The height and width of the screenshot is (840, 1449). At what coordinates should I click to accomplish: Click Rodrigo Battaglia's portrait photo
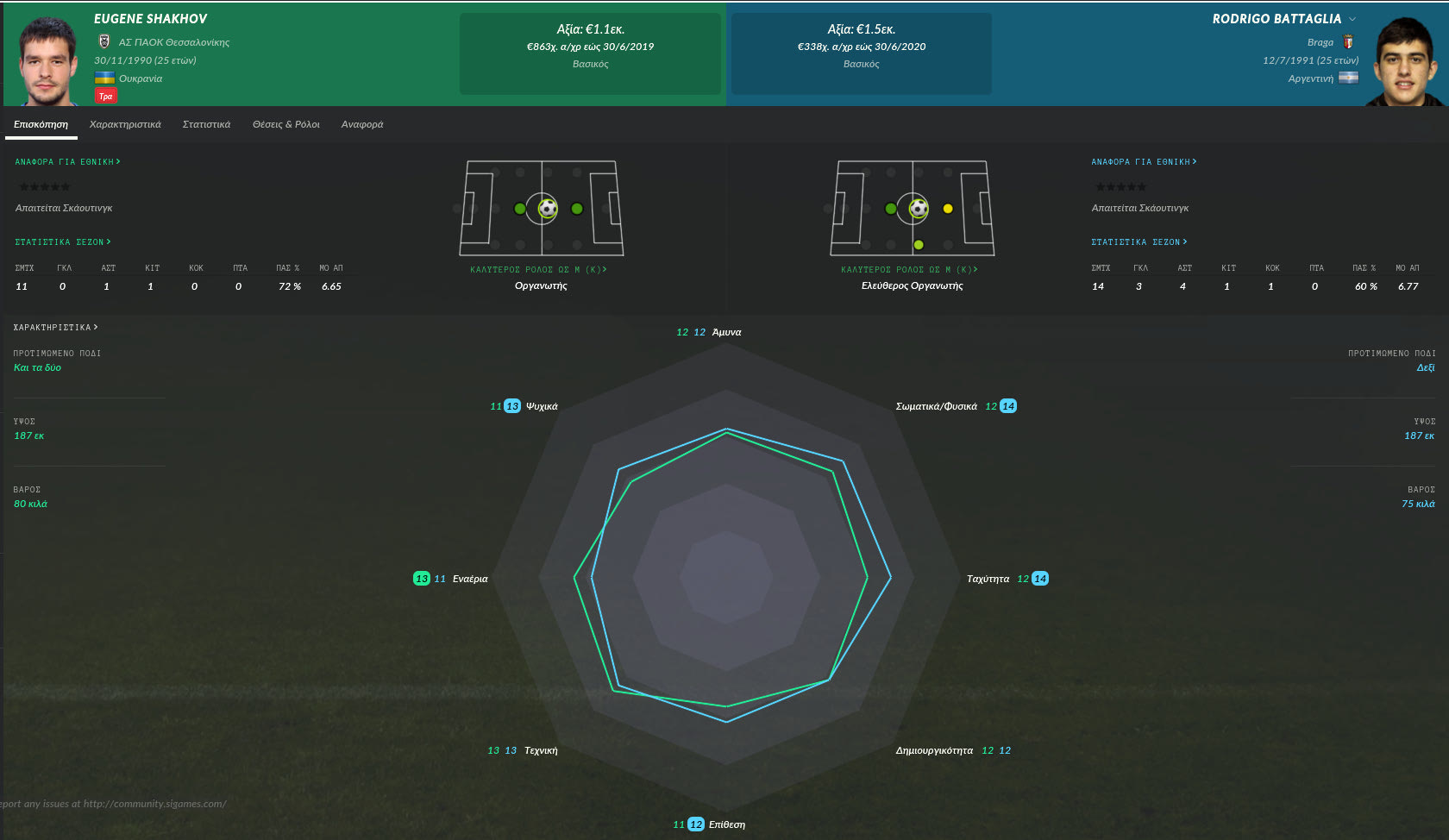(1404, 62)
